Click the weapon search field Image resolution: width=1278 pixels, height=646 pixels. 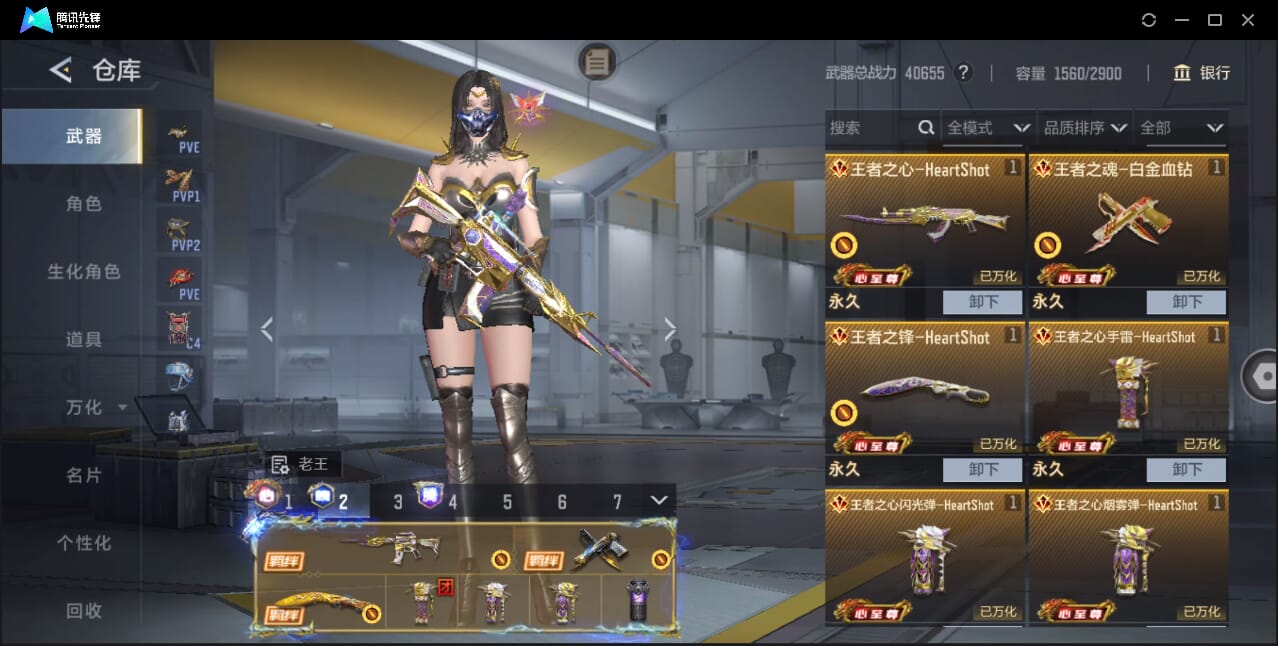[870, 128]
